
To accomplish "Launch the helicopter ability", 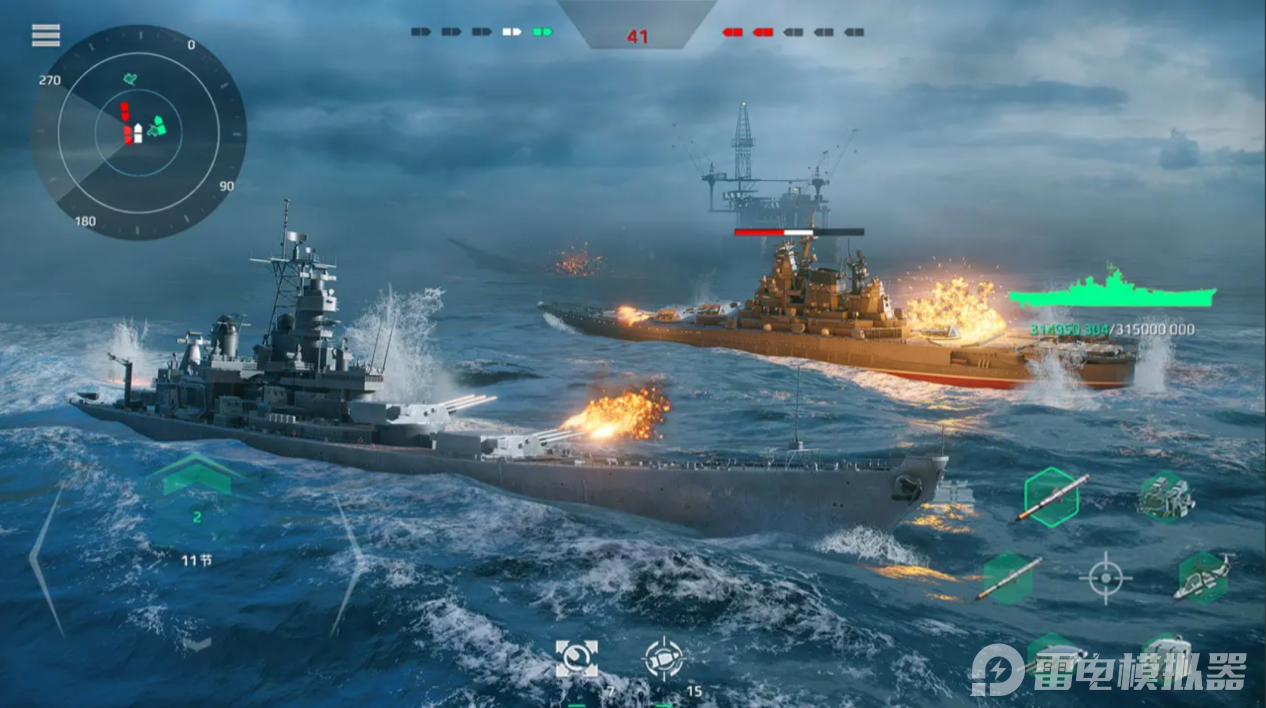I will pos(1202,577).
